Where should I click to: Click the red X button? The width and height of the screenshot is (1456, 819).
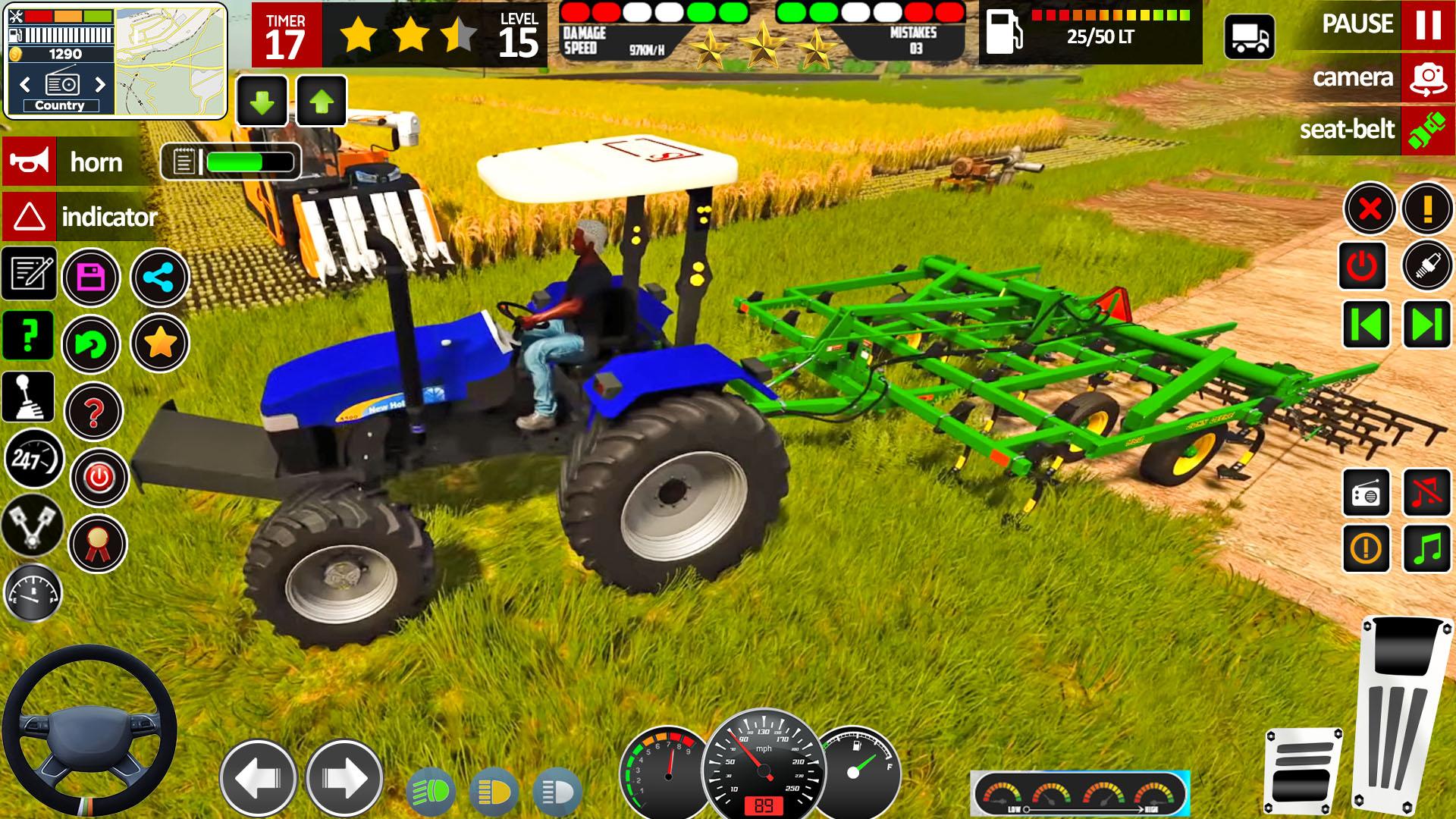pyautogui.click(x=1370, y=209)
